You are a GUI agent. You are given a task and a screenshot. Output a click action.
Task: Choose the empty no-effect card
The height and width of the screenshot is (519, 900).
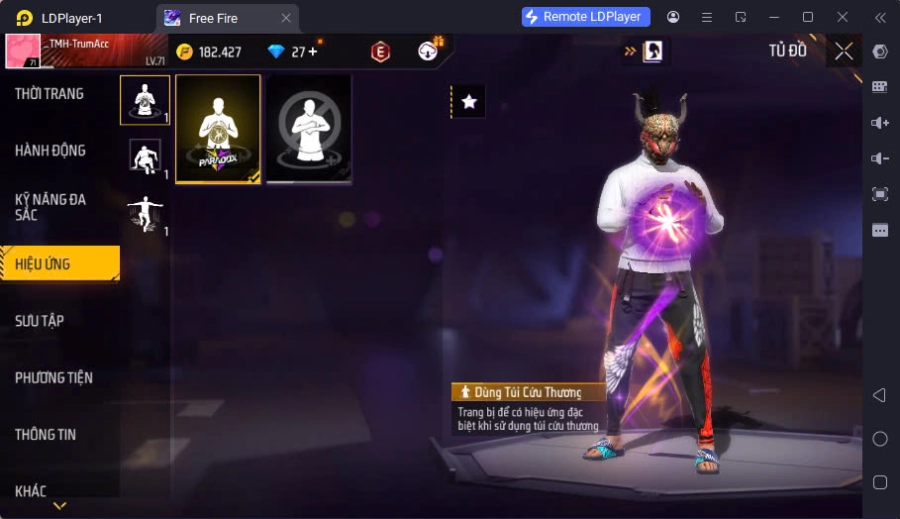pos(309,129)
